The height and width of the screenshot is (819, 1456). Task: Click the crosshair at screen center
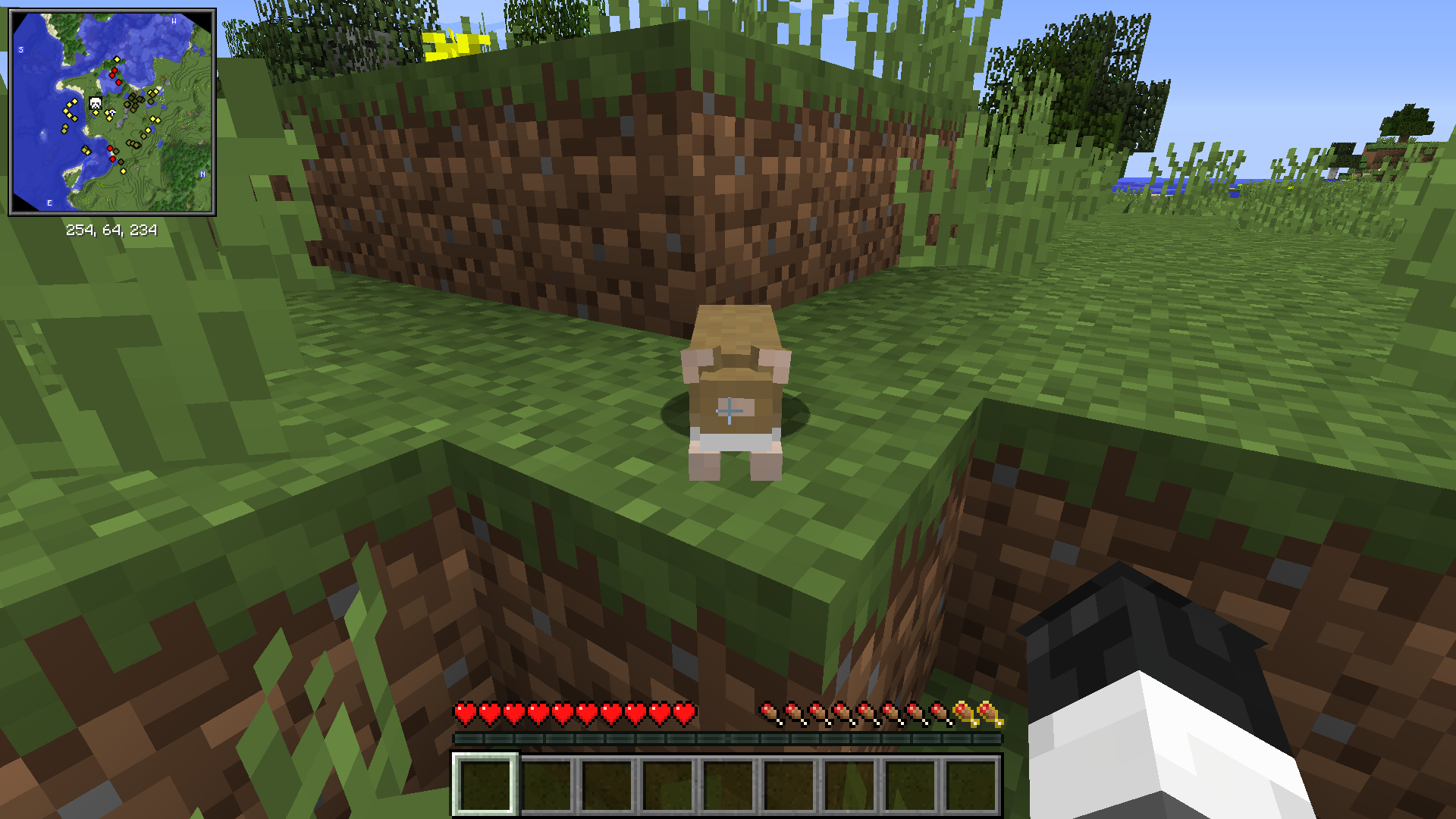(x=730, y=411)
